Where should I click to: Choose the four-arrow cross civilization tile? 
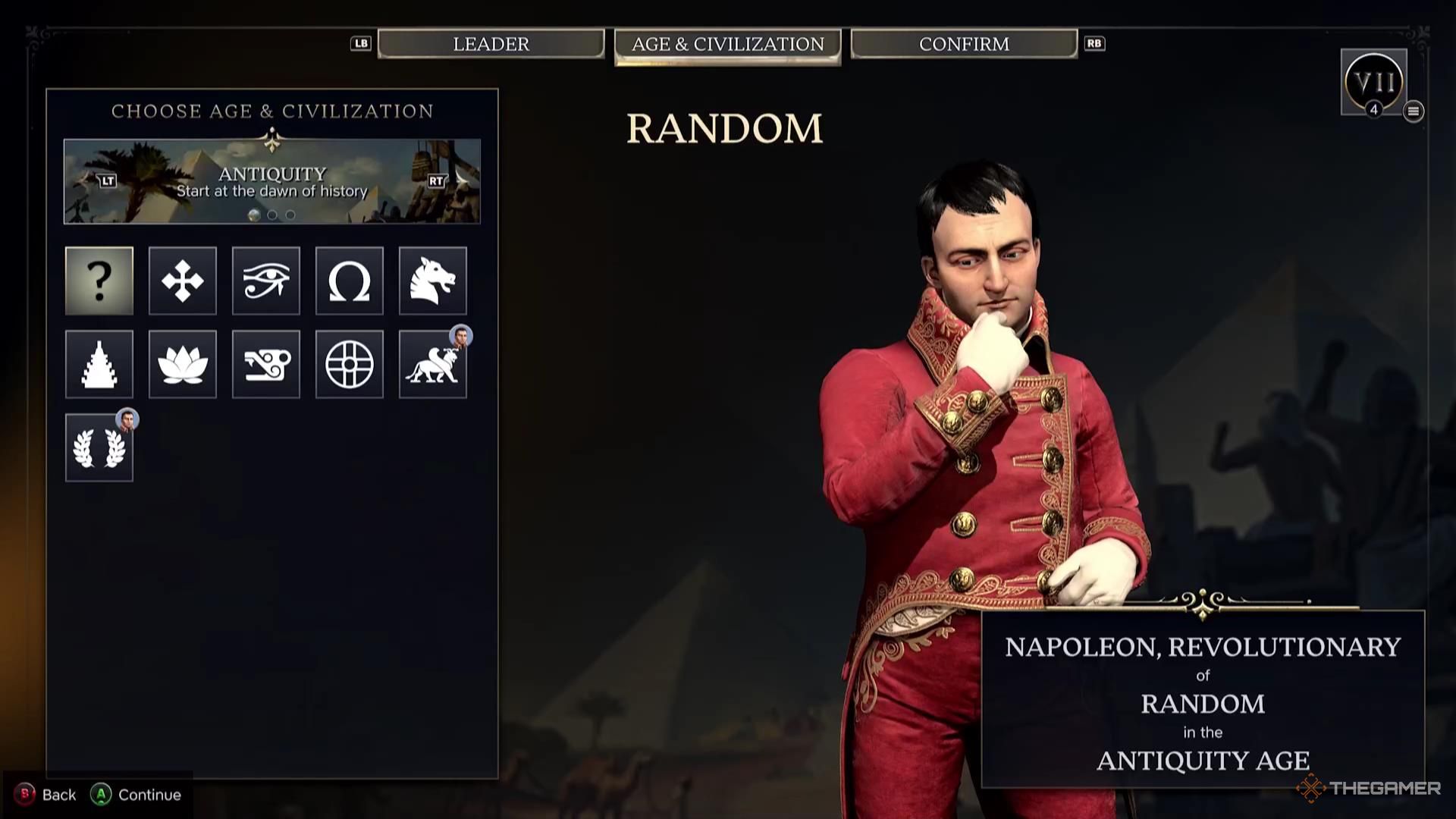(x=183, y=281)
